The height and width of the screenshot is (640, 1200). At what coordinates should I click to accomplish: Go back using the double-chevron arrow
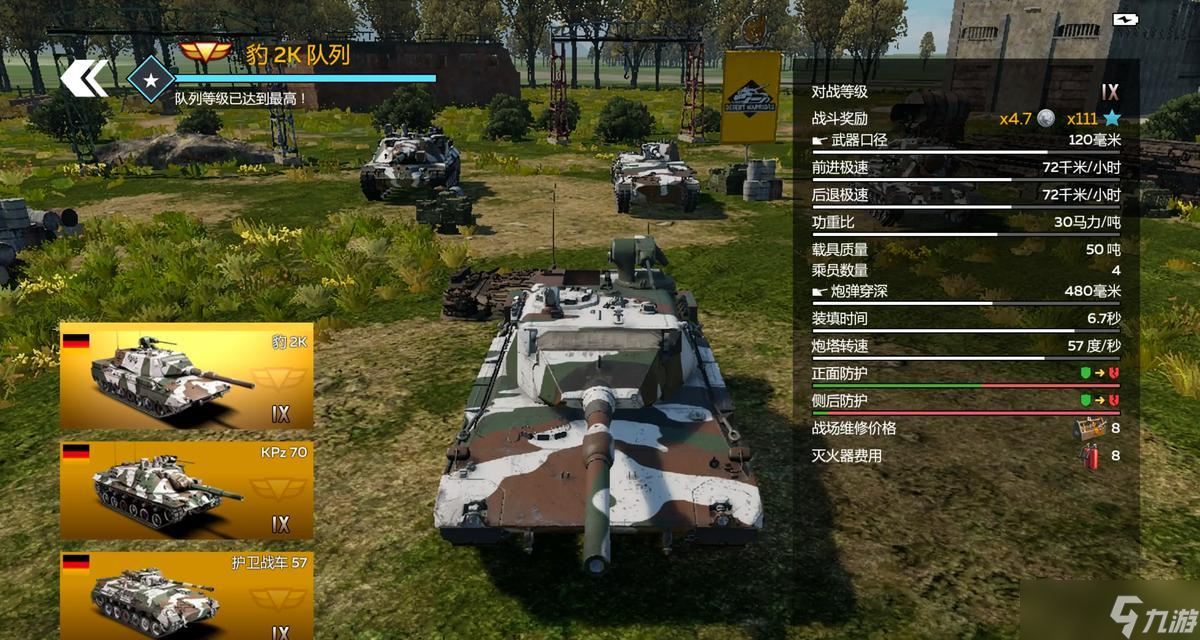84,79
